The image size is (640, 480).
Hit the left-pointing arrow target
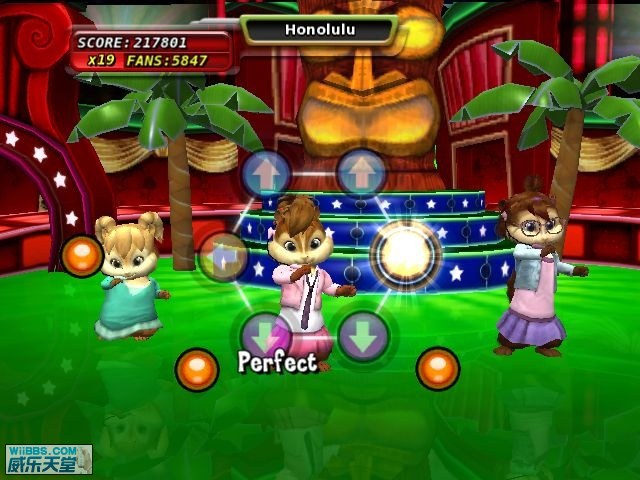point(224,256)
